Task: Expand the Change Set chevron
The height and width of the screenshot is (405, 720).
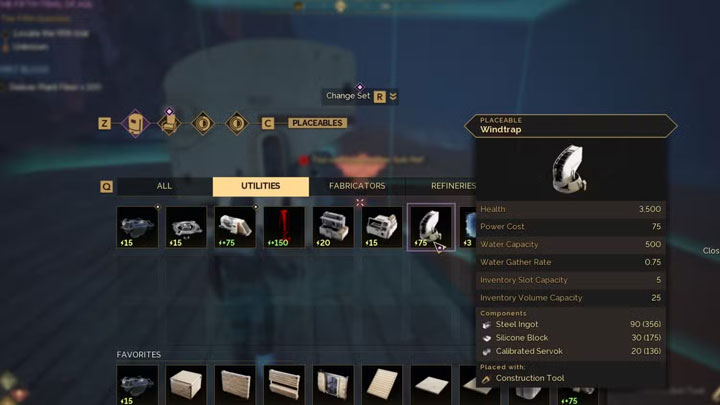Action: (393, 96)
